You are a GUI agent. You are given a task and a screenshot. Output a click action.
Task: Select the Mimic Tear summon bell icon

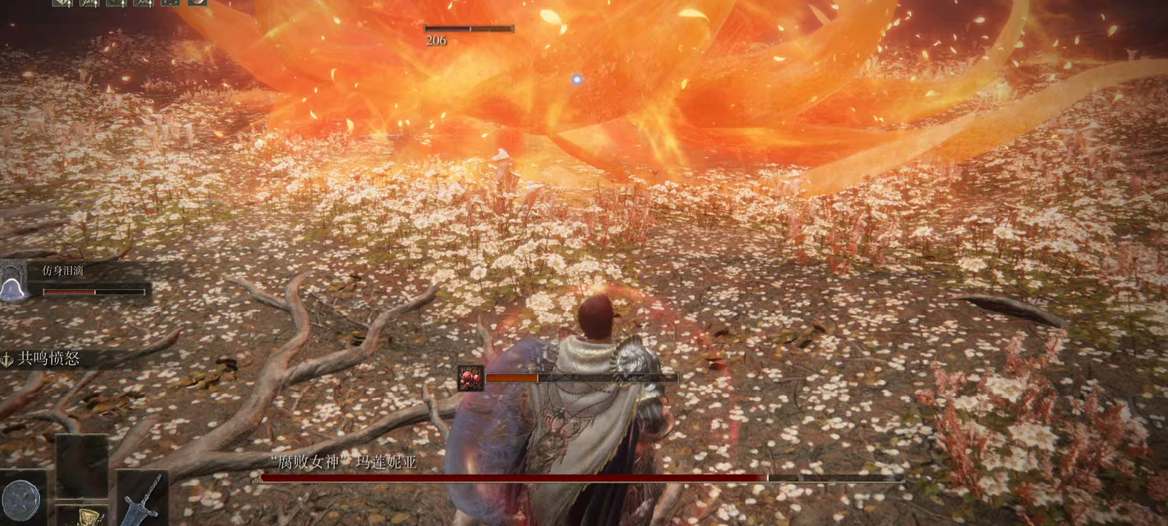coord(13,285)
